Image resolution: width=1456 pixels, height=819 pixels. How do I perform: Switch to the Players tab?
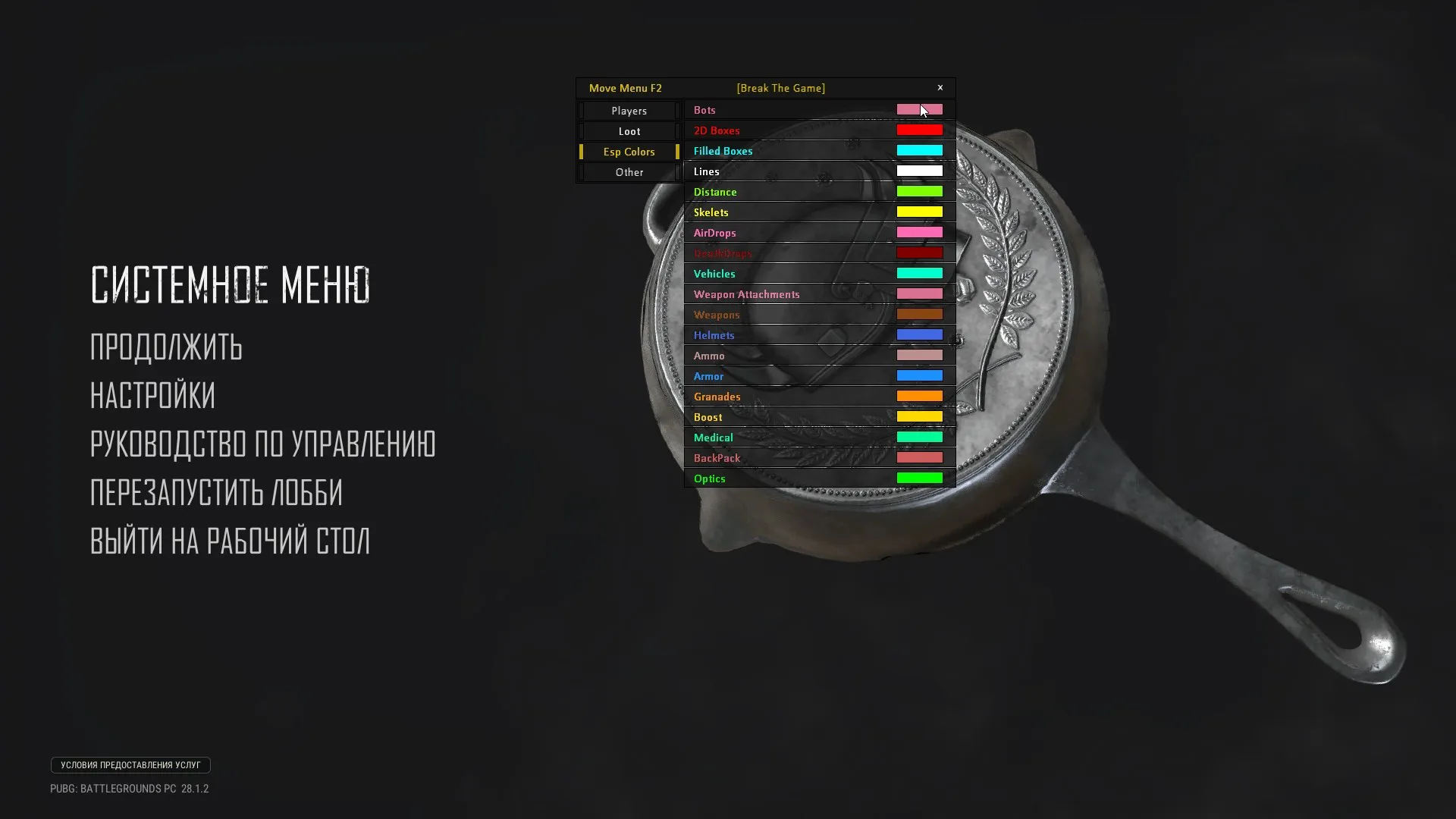click(x=629, y=111)
